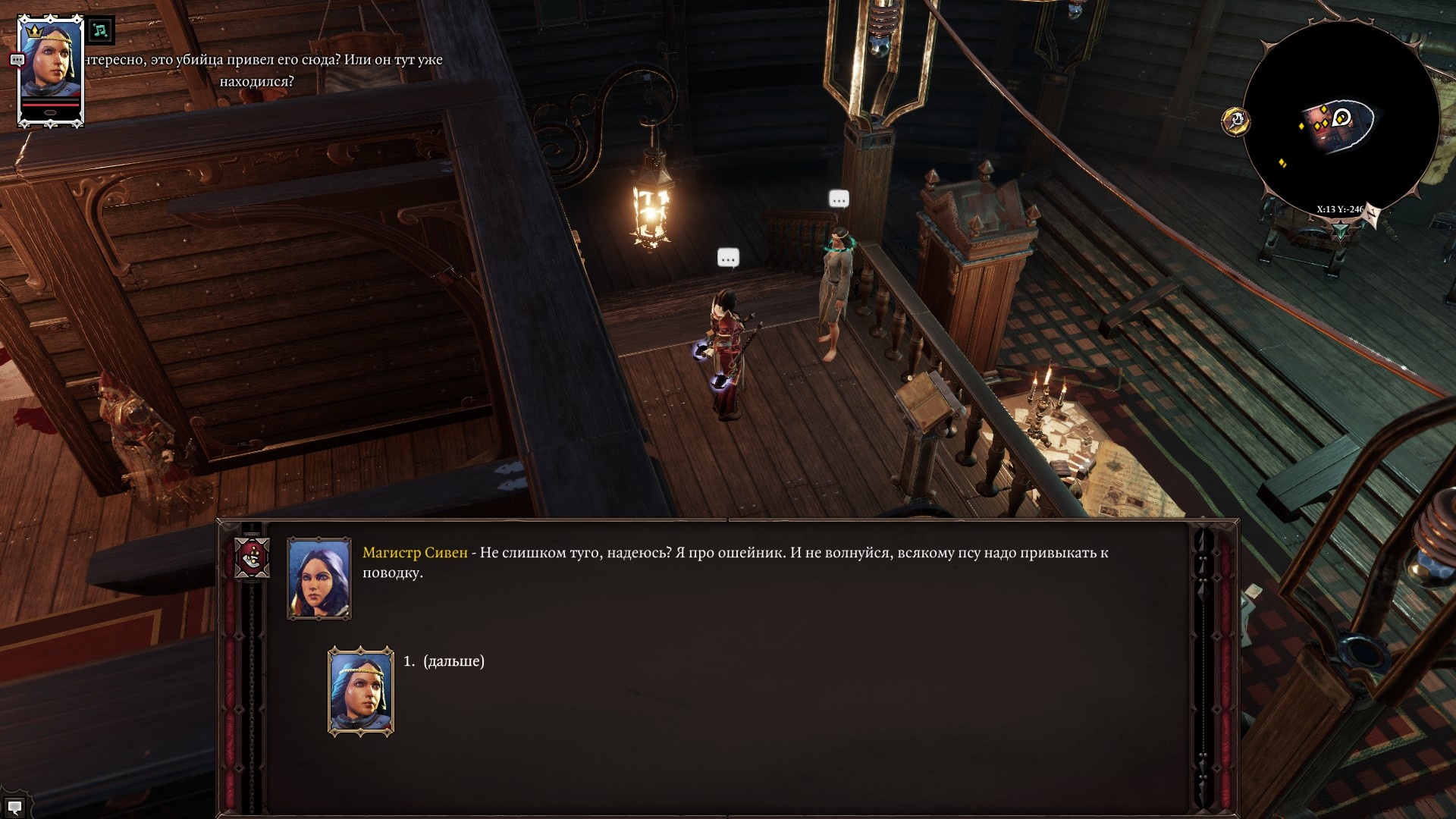Viewport: 1456px width, 819px height.
Task: Click the speech bubble above the red-robed character
Action: pos(726,258)
